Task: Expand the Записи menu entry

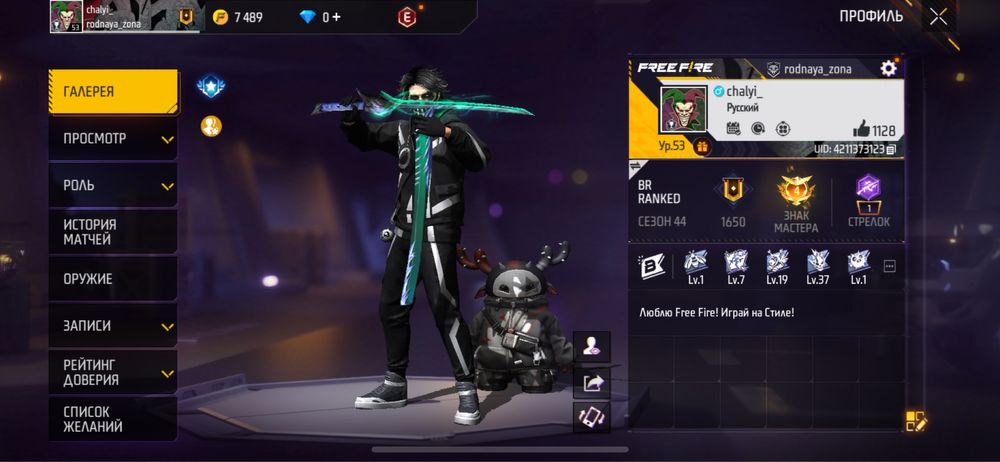Action: pyautogui.click(x=113, y=326)
